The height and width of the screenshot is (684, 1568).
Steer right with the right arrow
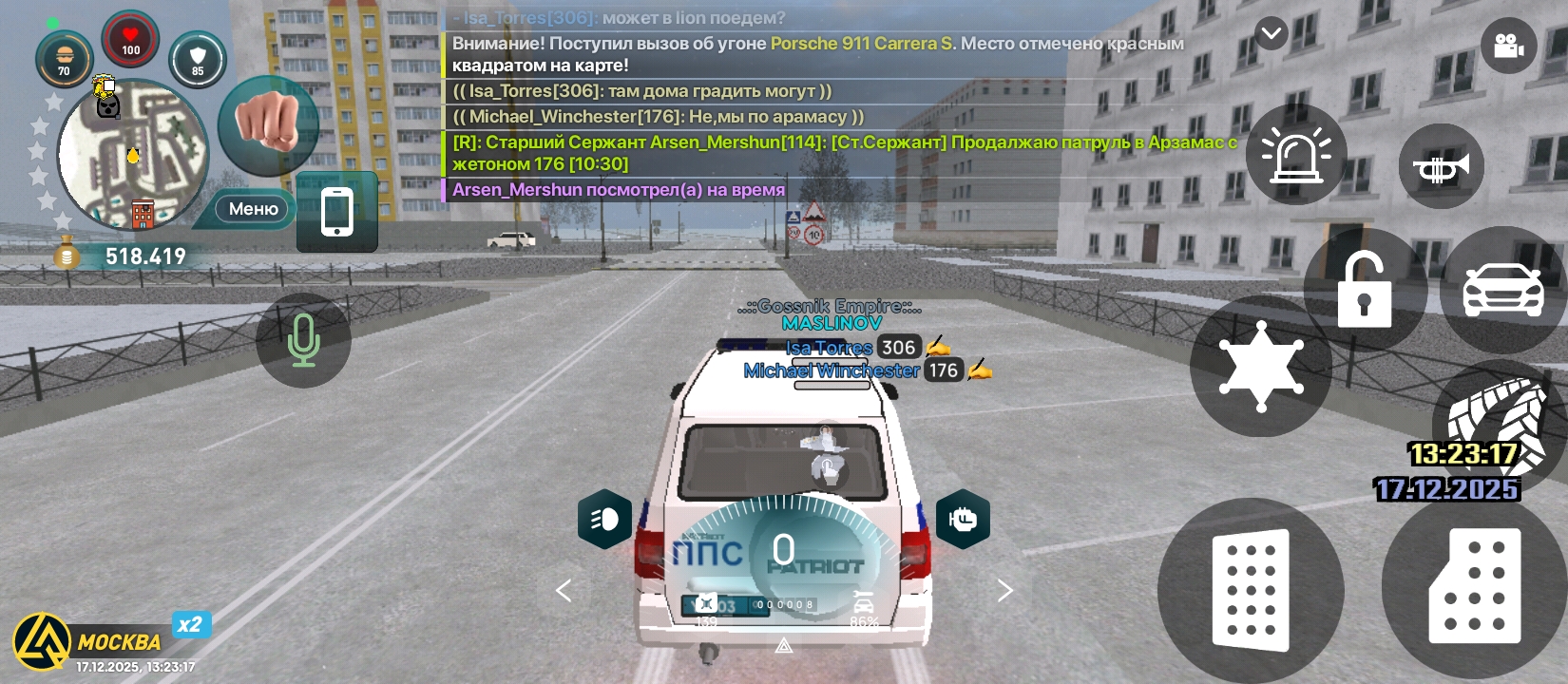1004,591
